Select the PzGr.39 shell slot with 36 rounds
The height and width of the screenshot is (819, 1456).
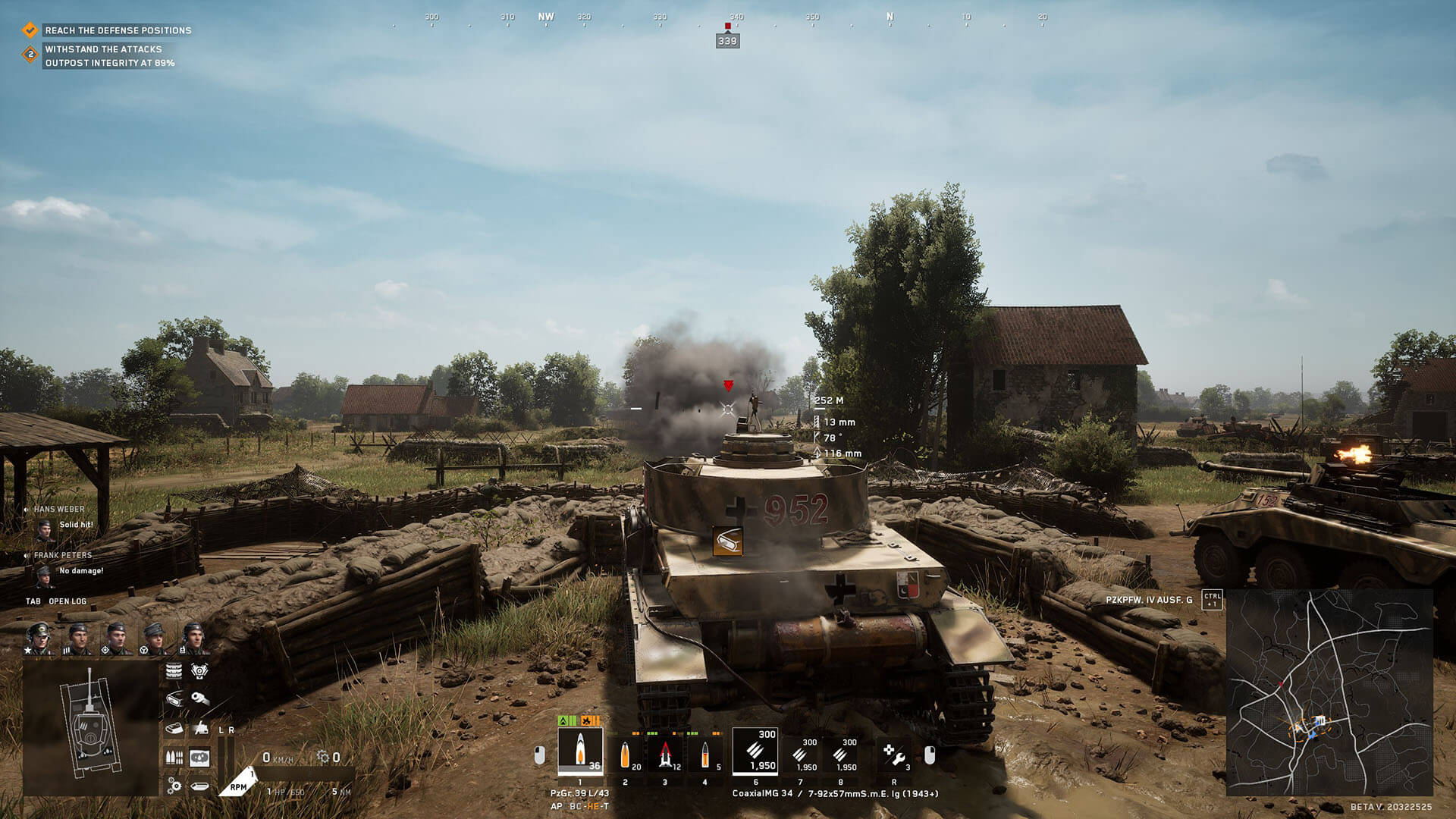pyautogui.click(x=580, y=752)
